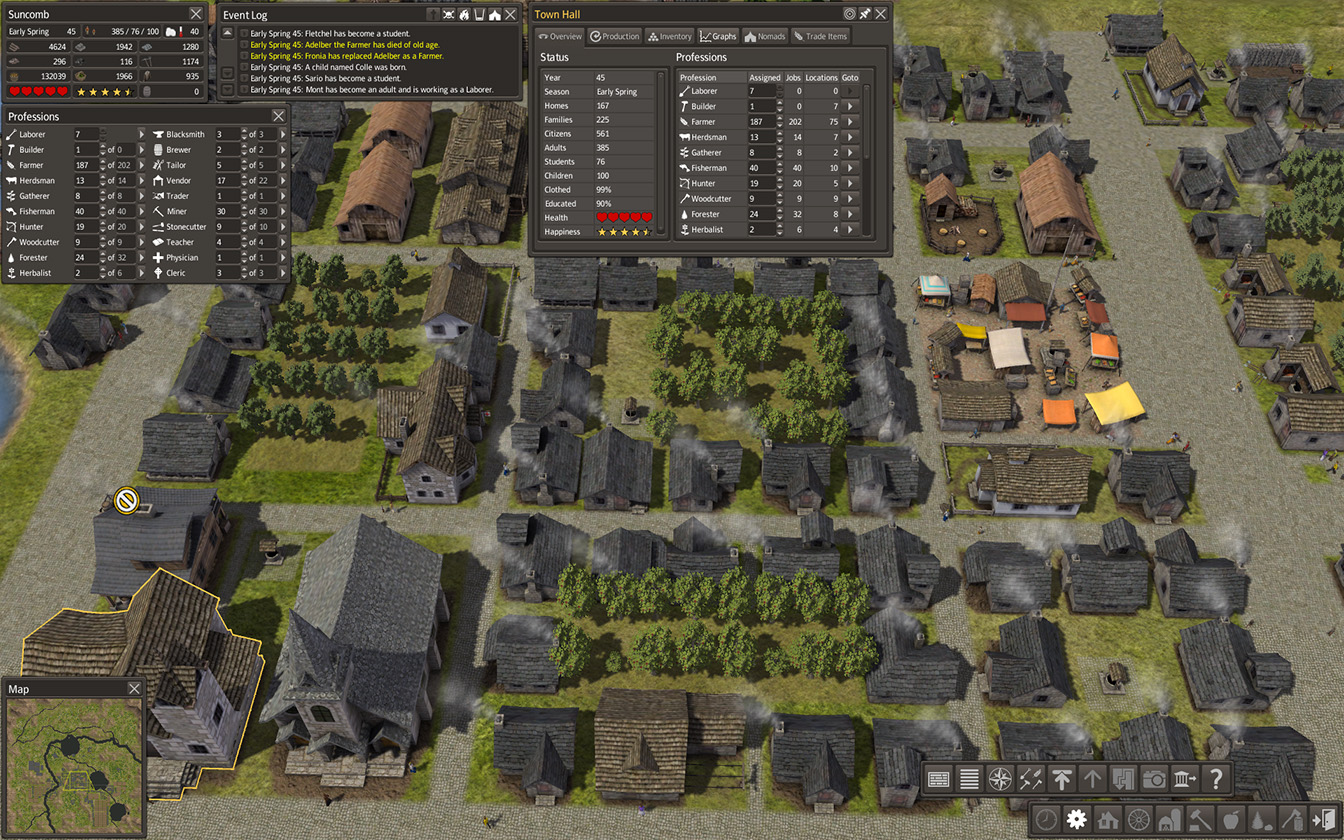Switch to the Production tab
This screenshot has height=840, width=1344.
[x=614, y=36]
